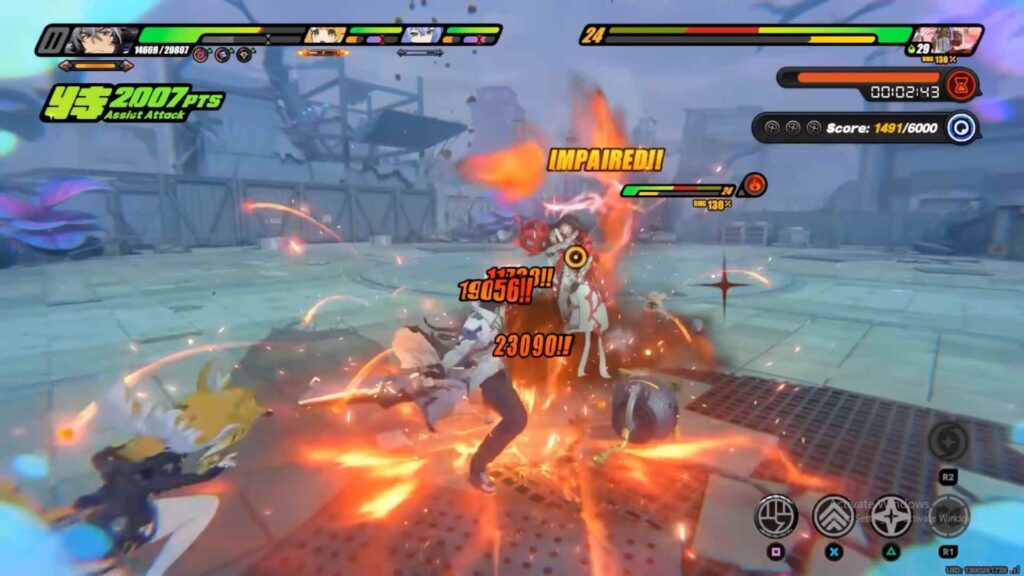Click the red hourglass timer icon
The height and width of the screenshot is (576, 1024).
(x=960, y=83)
